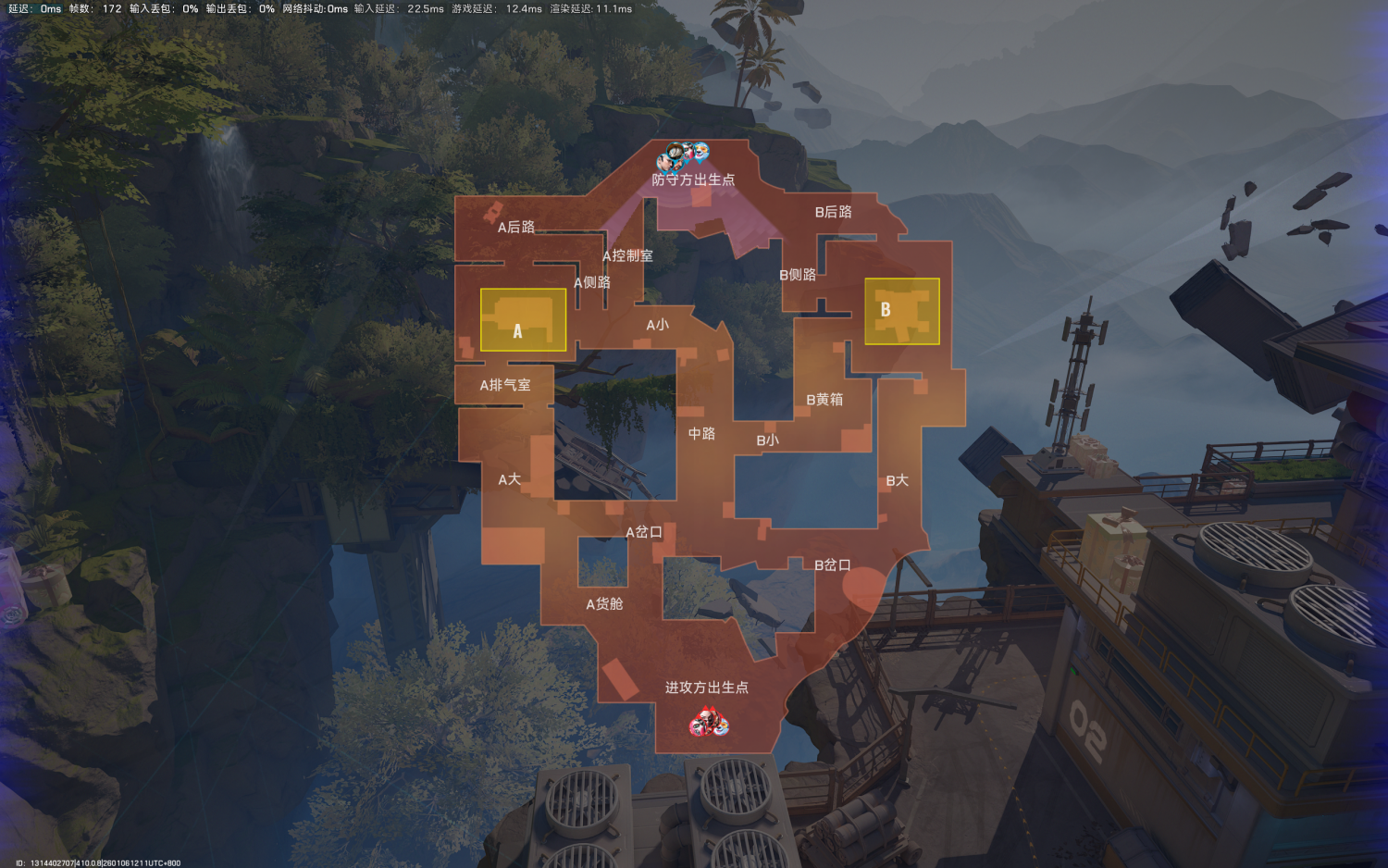Image resolution: width=1388 pixels, height=868 pixels.
Task: Click the pink cyborg avatar at defender spawn
Action: pyautogui.click(x=688, y=152)
